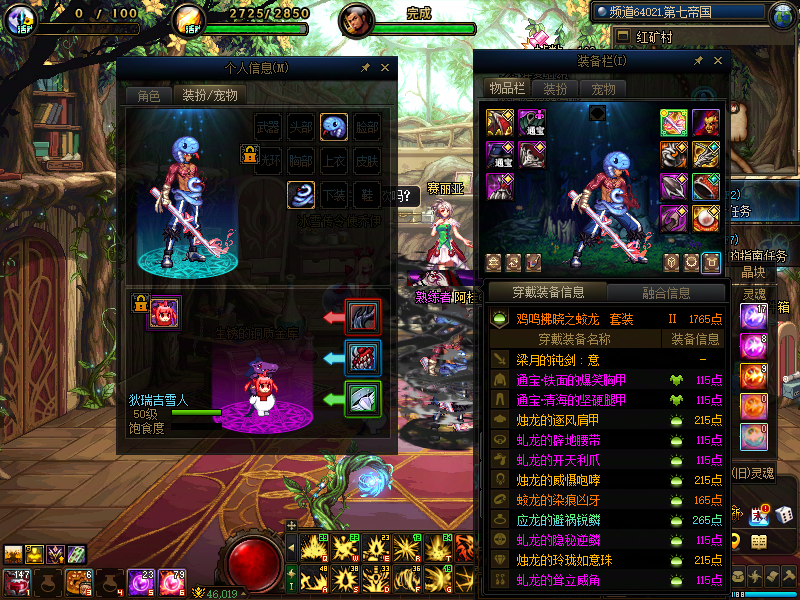Image resolution: width=800 pixels, height=600 pixels.
Task: Switch to the 装扮 tab in 装备栏
Action: pos(555,89)
